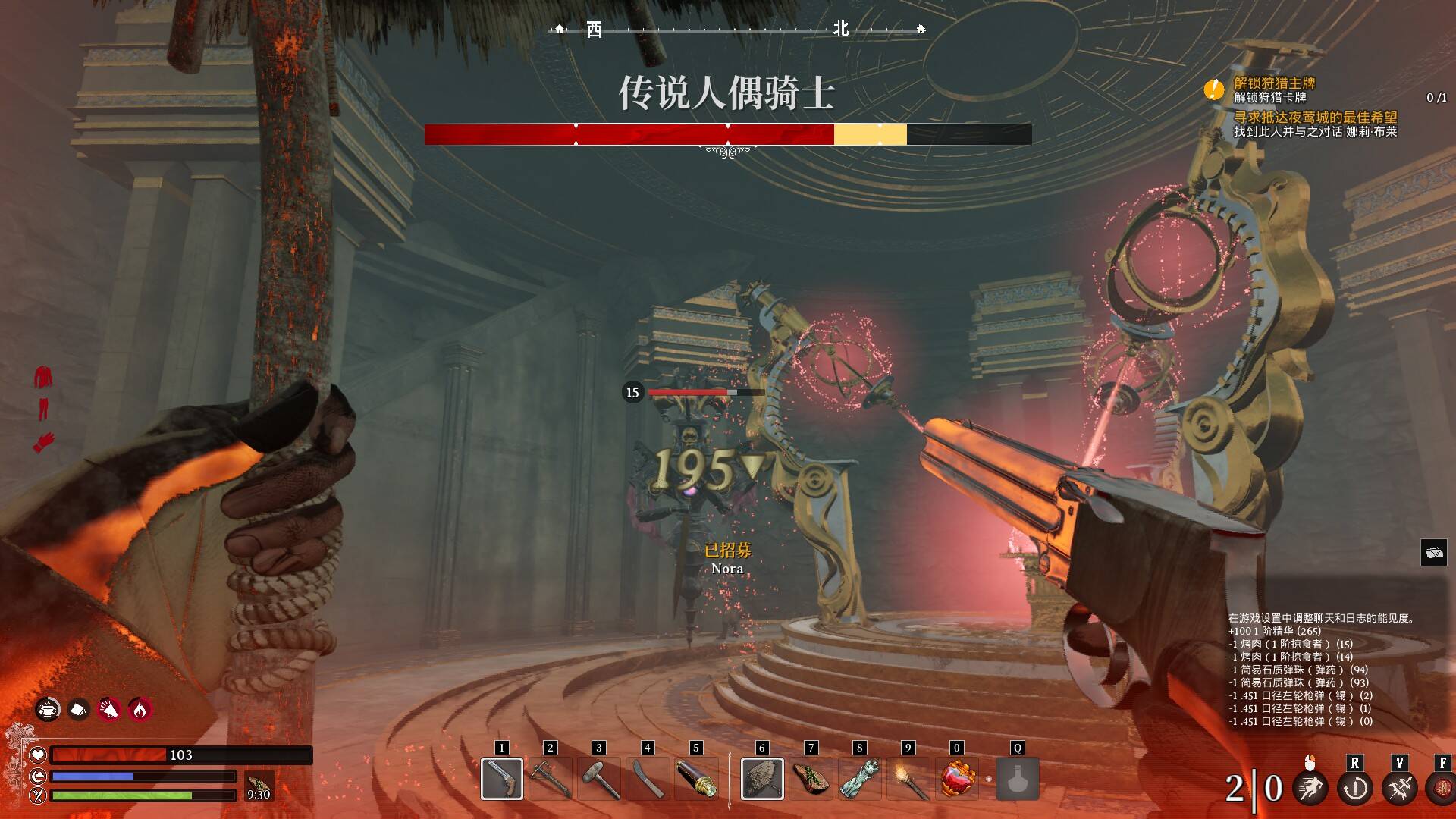Click the yellow exclamation quest marker
Image resolution: width=1456 pixels, height=819 pixels.
(x=1214, y=90)
